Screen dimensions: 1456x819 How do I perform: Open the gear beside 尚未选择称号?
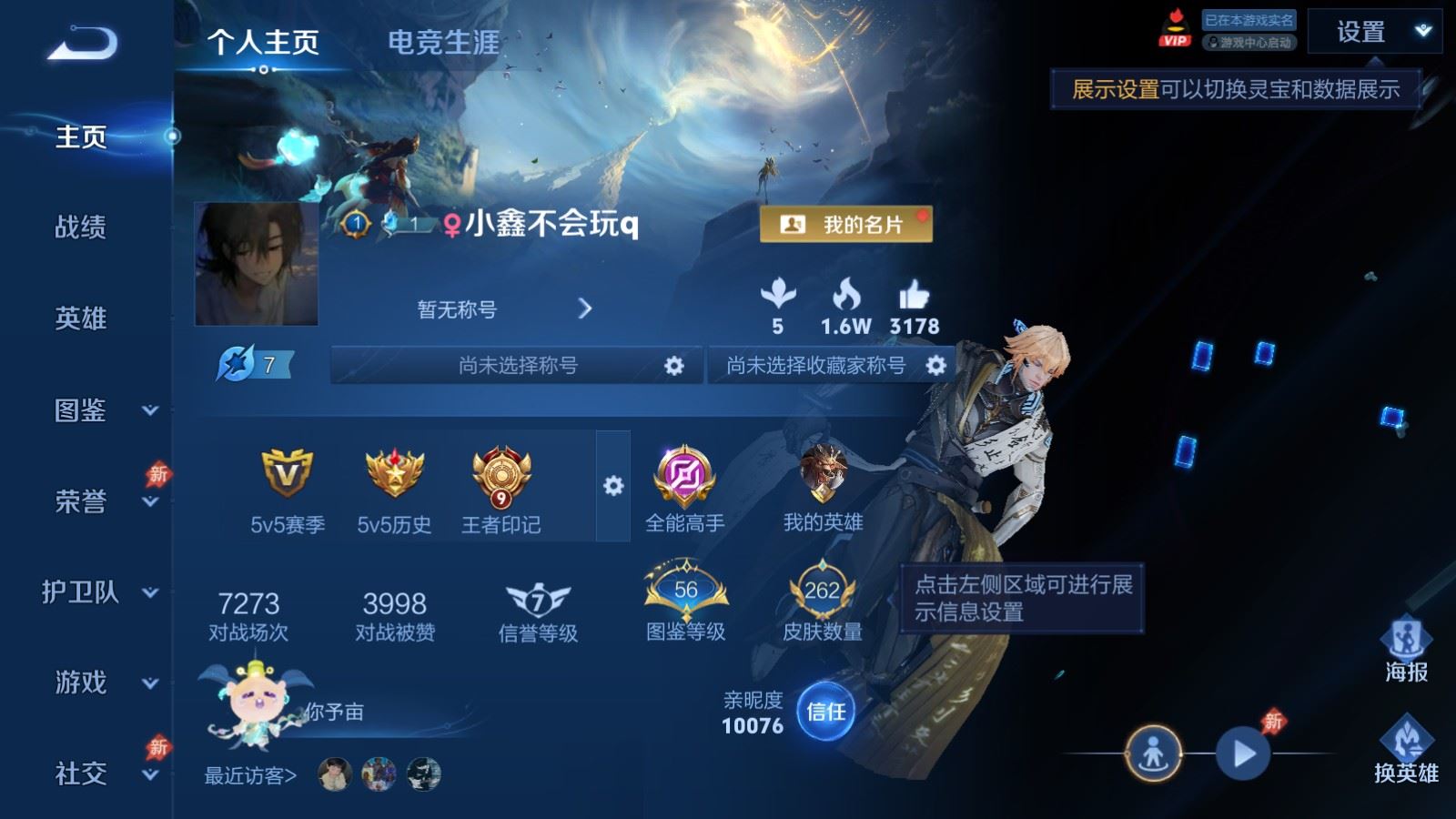coord(674,366)
